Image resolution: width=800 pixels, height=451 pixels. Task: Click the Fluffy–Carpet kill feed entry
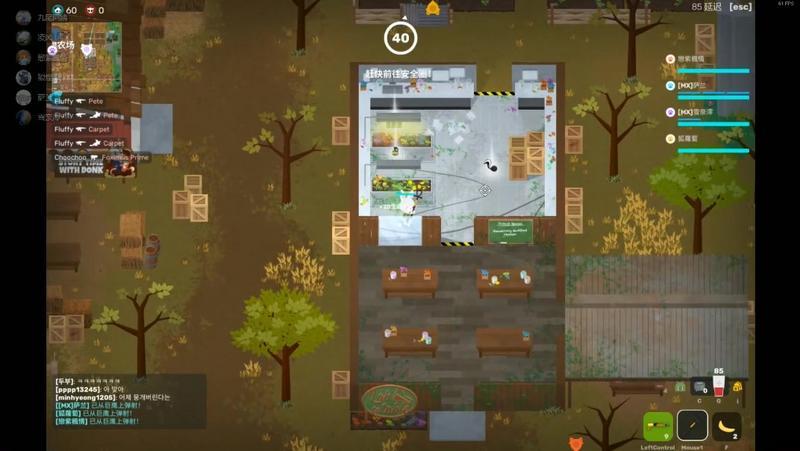82,129
